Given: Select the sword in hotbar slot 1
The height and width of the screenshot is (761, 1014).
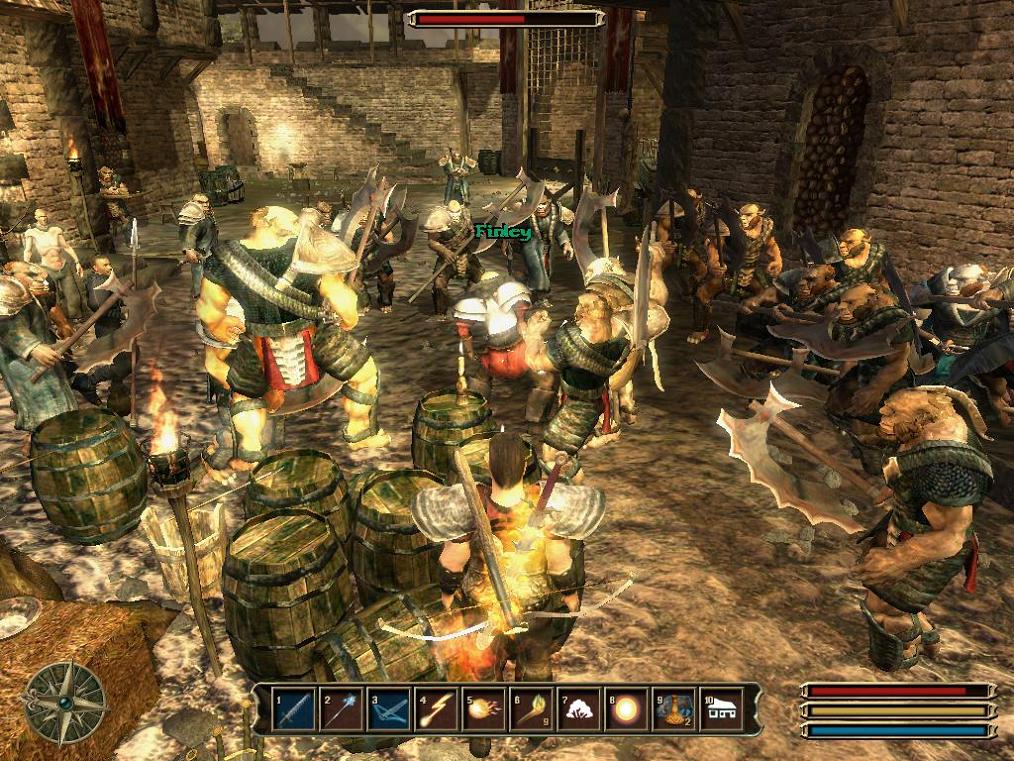Looking at the screenshot, I should pyautogui.click(x=296, y=709).
